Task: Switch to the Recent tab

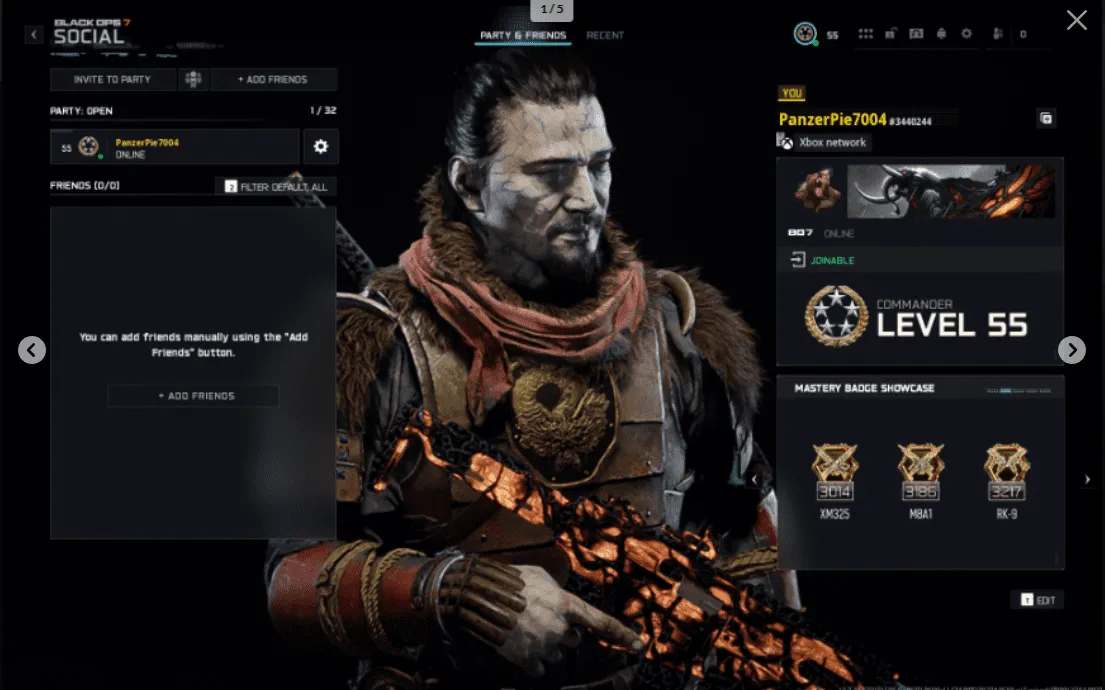Action: tap(605, 36)
